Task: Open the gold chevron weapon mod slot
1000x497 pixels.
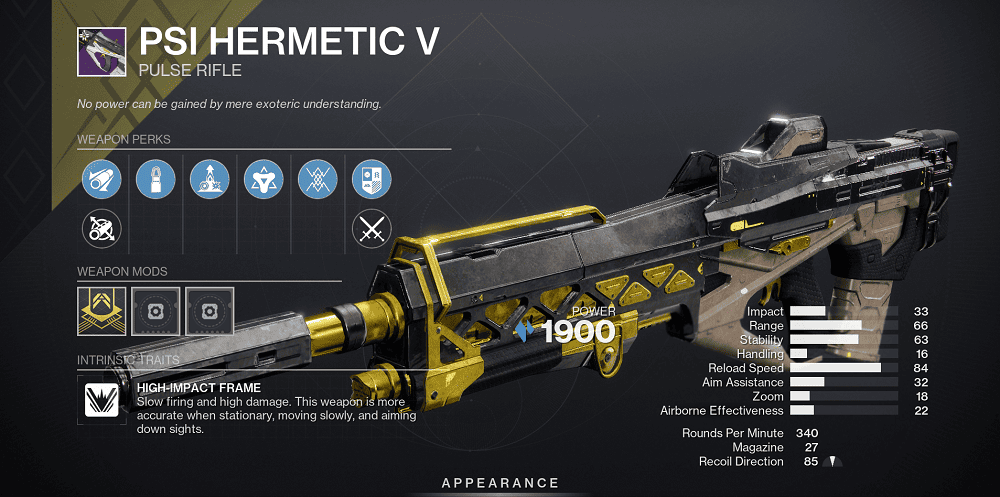Action: click(101, 311)
